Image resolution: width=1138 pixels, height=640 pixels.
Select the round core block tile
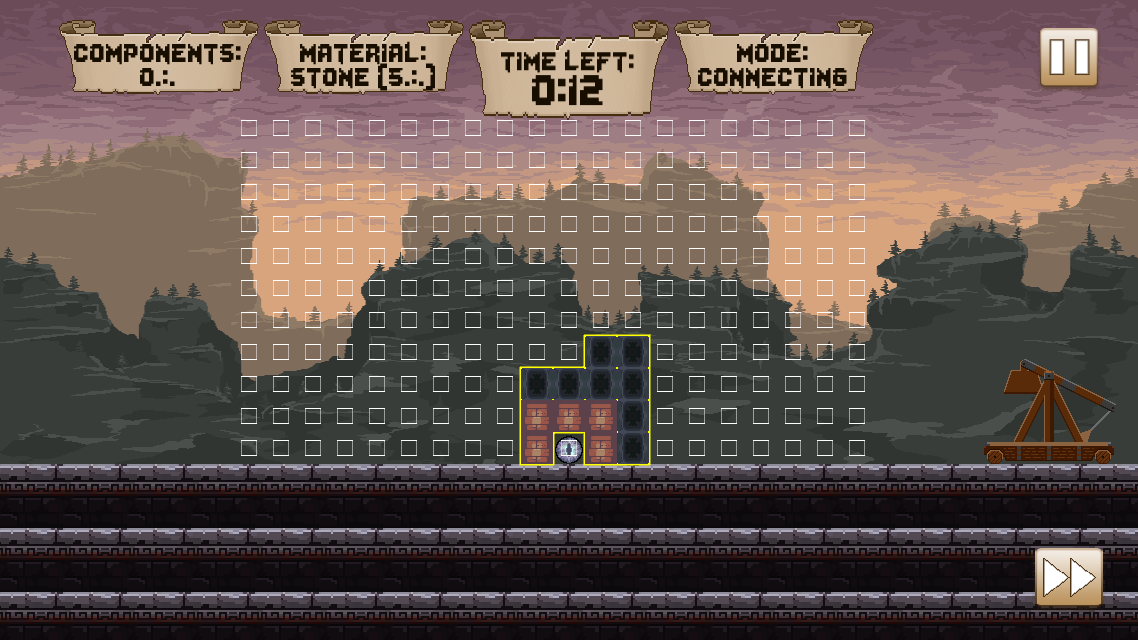point(569,449)
